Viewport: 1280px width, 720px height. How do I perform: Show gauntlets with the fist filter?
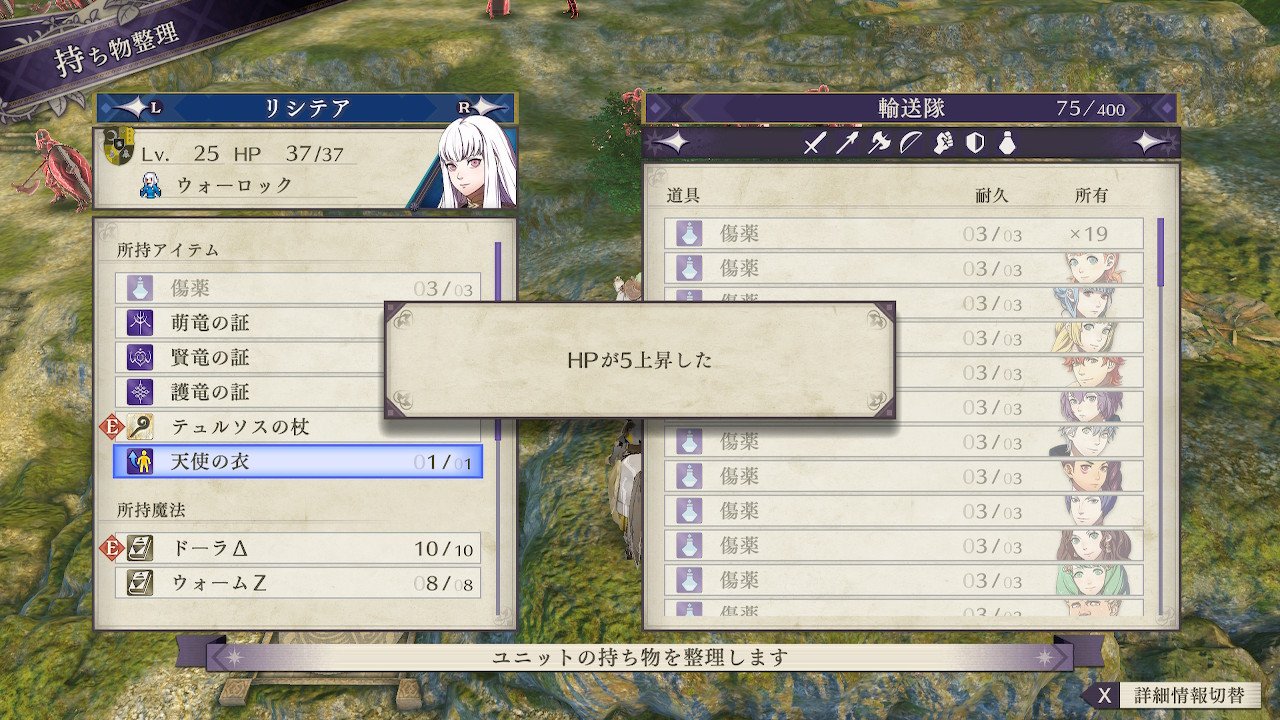coord(943,143)
